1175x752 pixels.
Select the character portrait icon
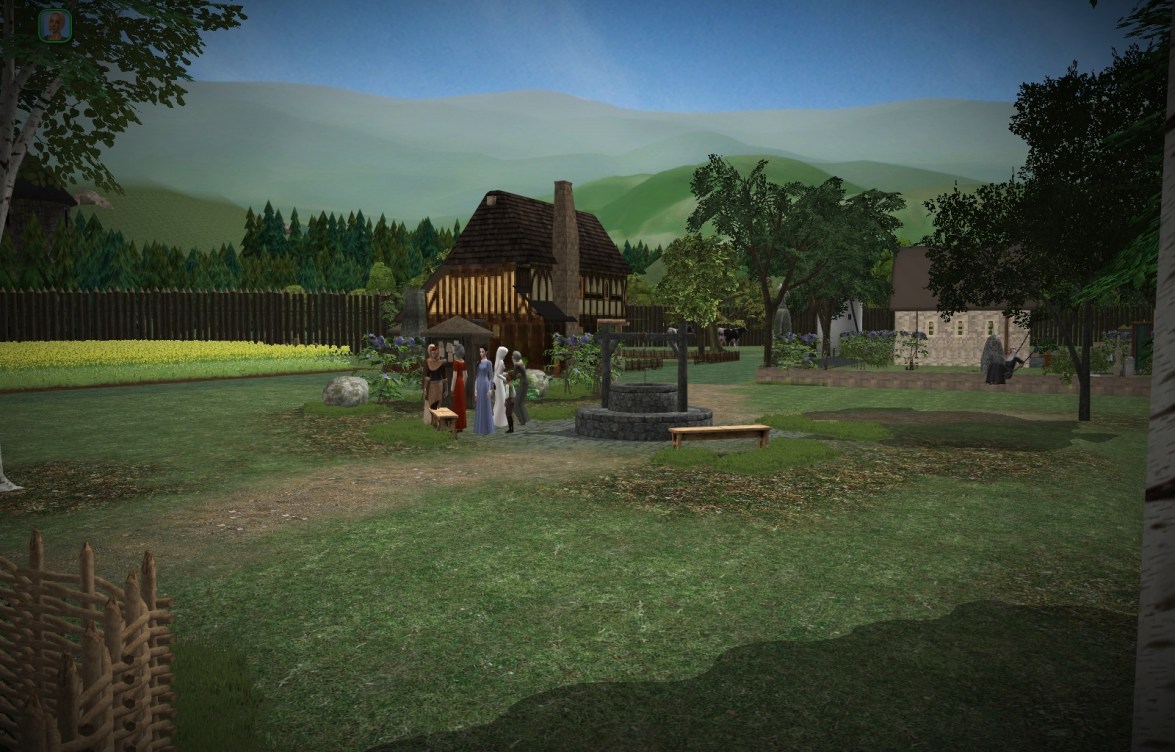[x=55, y=26]
